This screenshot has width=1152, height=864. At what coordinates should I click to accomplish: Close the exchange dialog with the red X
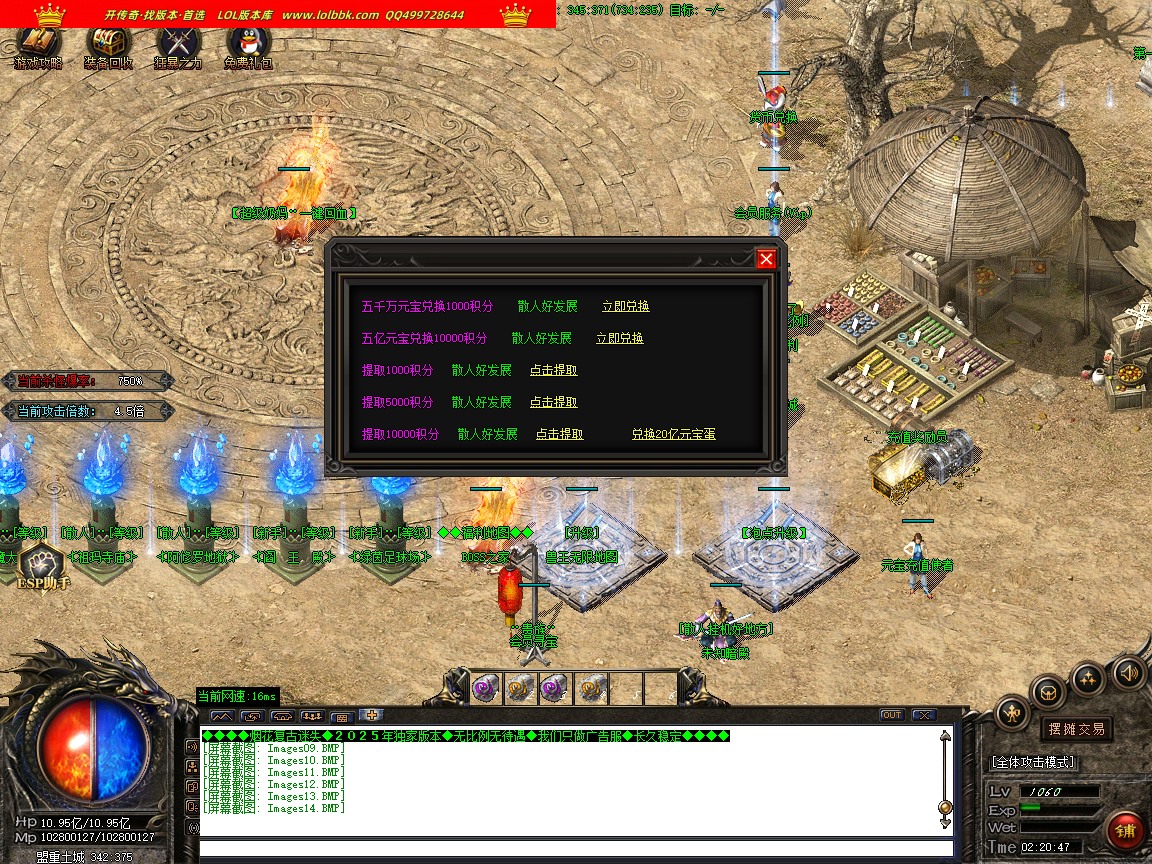pos(766,259)
